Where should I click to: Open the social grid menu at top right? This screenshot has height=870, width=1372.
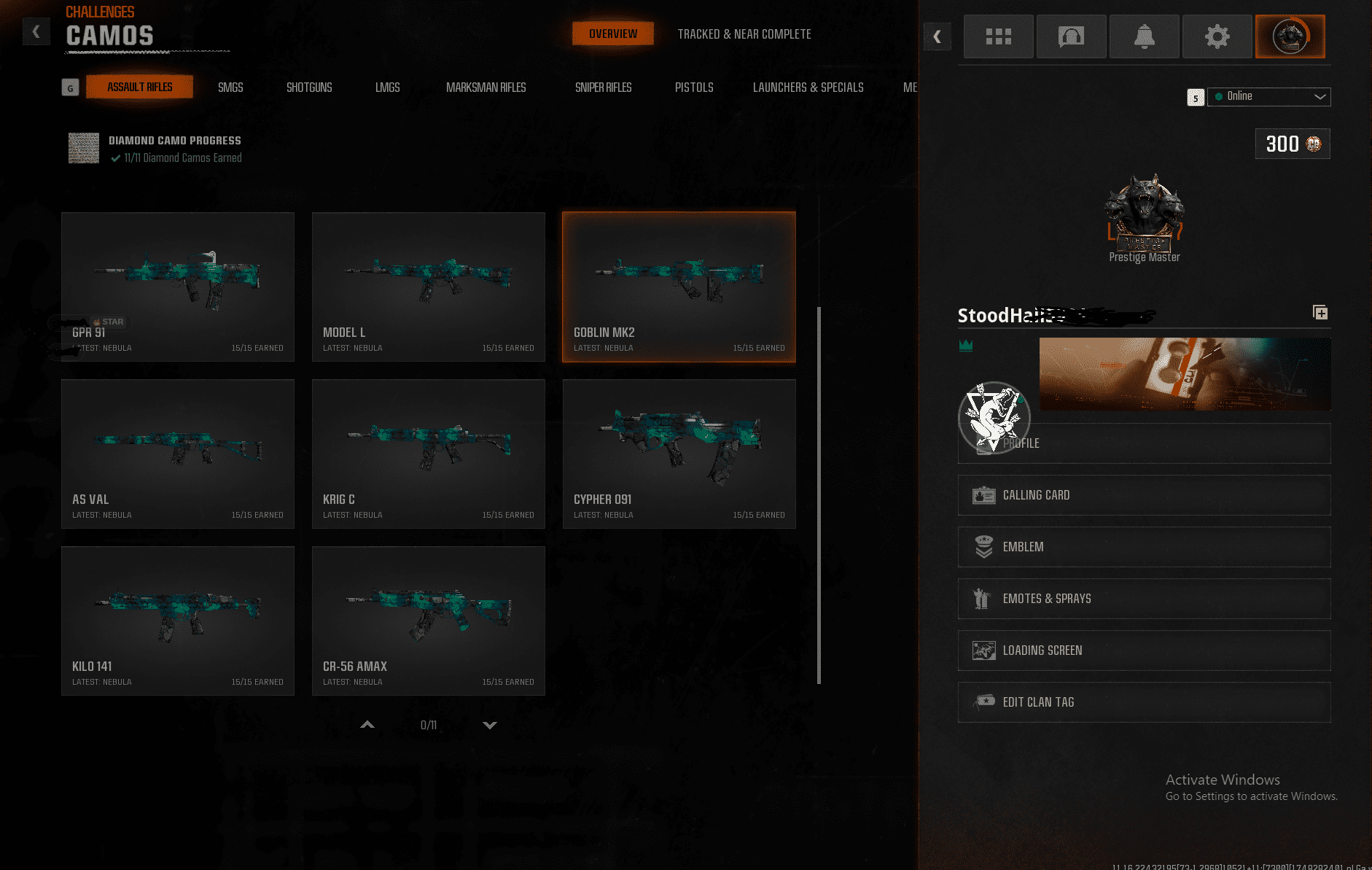coord(998,36)
